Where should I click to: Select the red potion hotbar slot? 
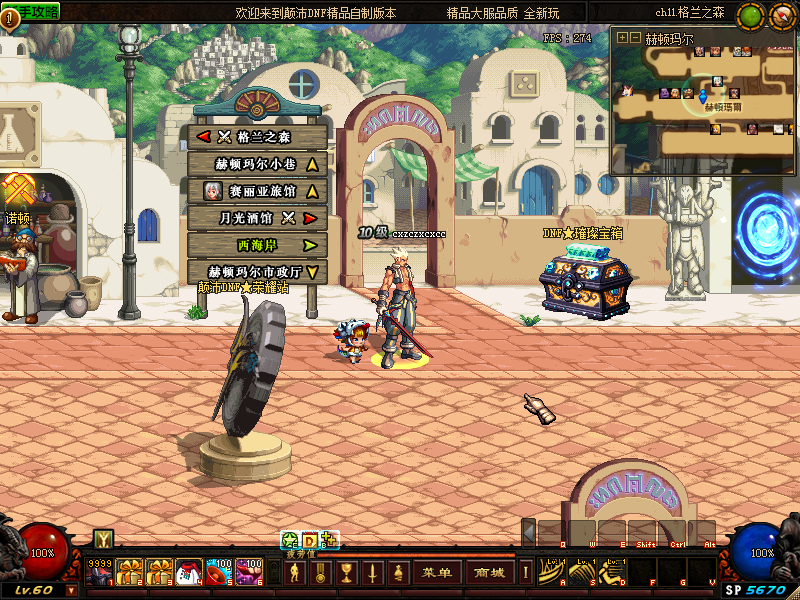coord(217,573)
